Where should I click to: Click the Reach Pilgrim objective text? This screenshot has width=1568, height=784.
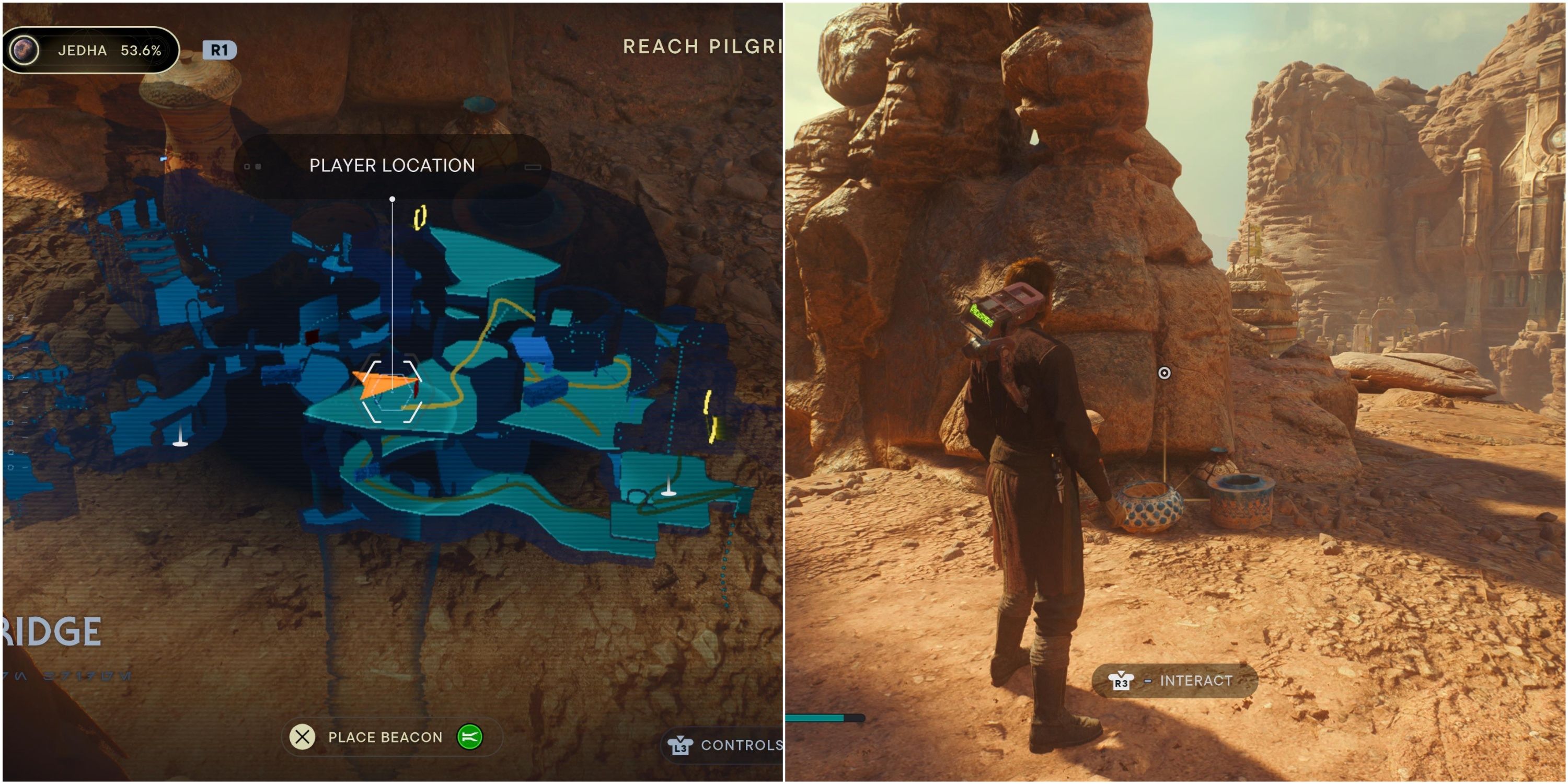pos(700,47)
